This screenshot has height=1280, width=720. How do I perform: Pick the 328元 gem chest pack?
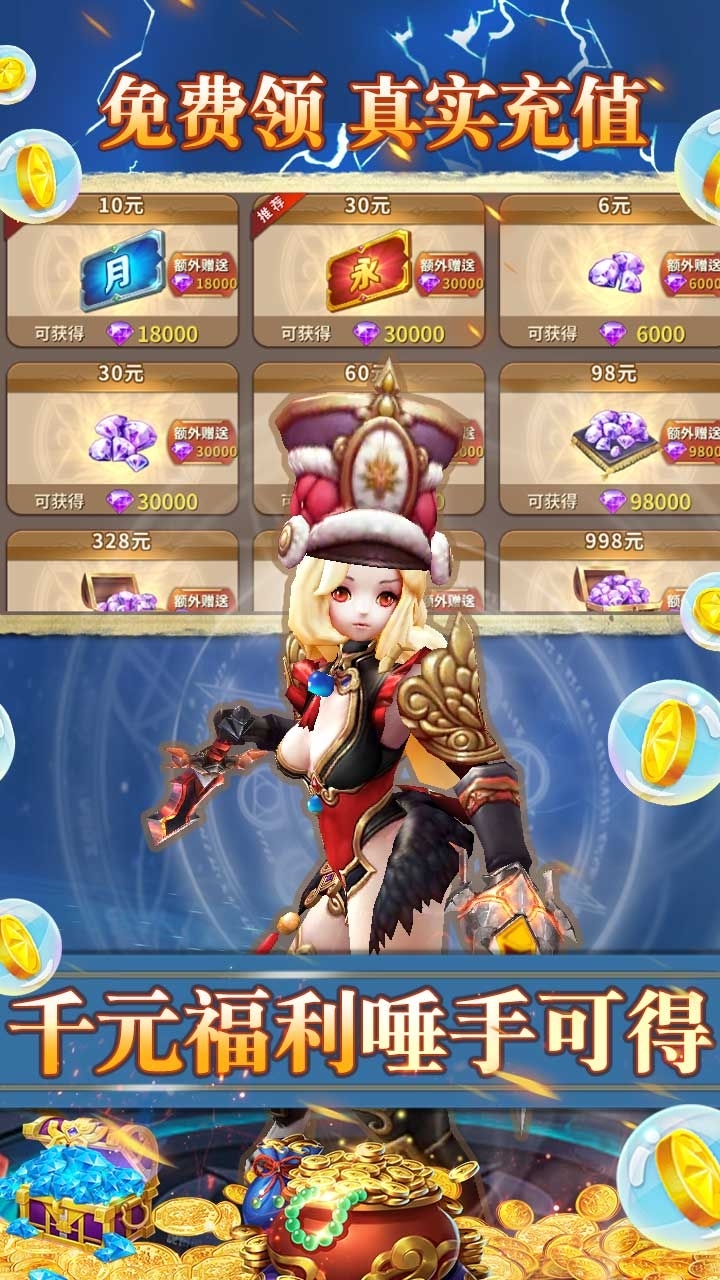click(x=122, y=573)
